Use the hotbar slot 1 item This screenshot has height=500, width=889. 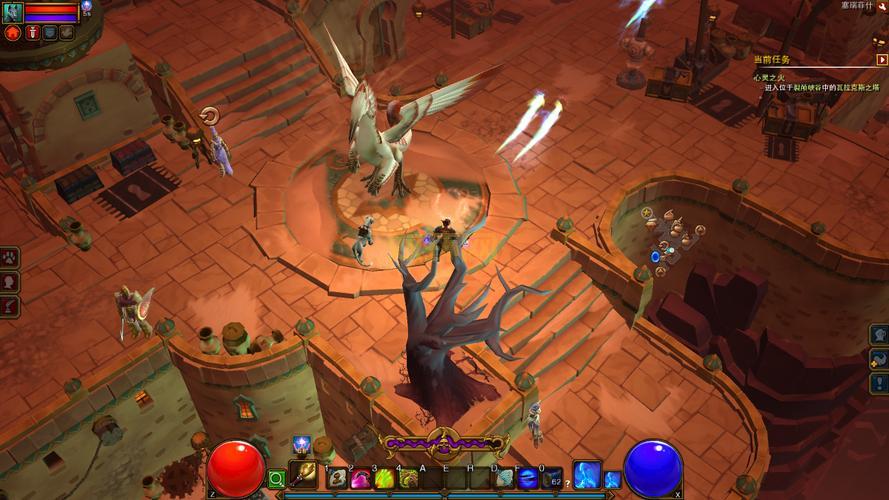click(x=337, y=478)
